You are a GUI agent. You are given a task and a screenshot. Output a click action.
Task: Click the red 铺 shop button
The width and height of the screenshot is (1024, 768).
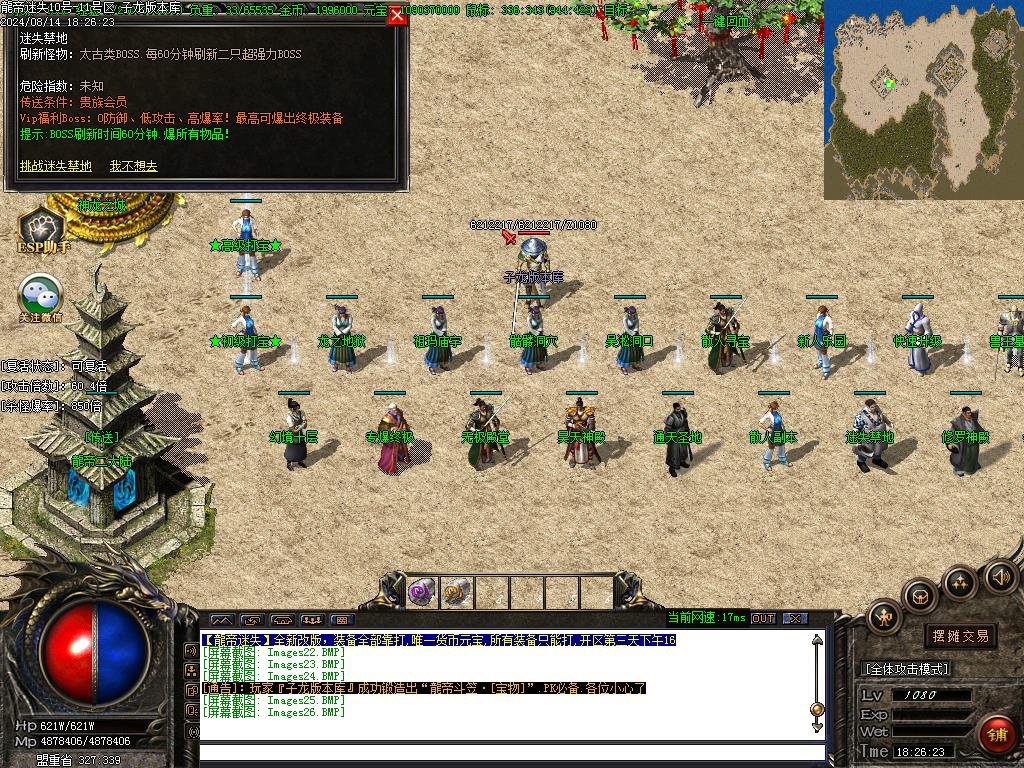tap(997, 735)
